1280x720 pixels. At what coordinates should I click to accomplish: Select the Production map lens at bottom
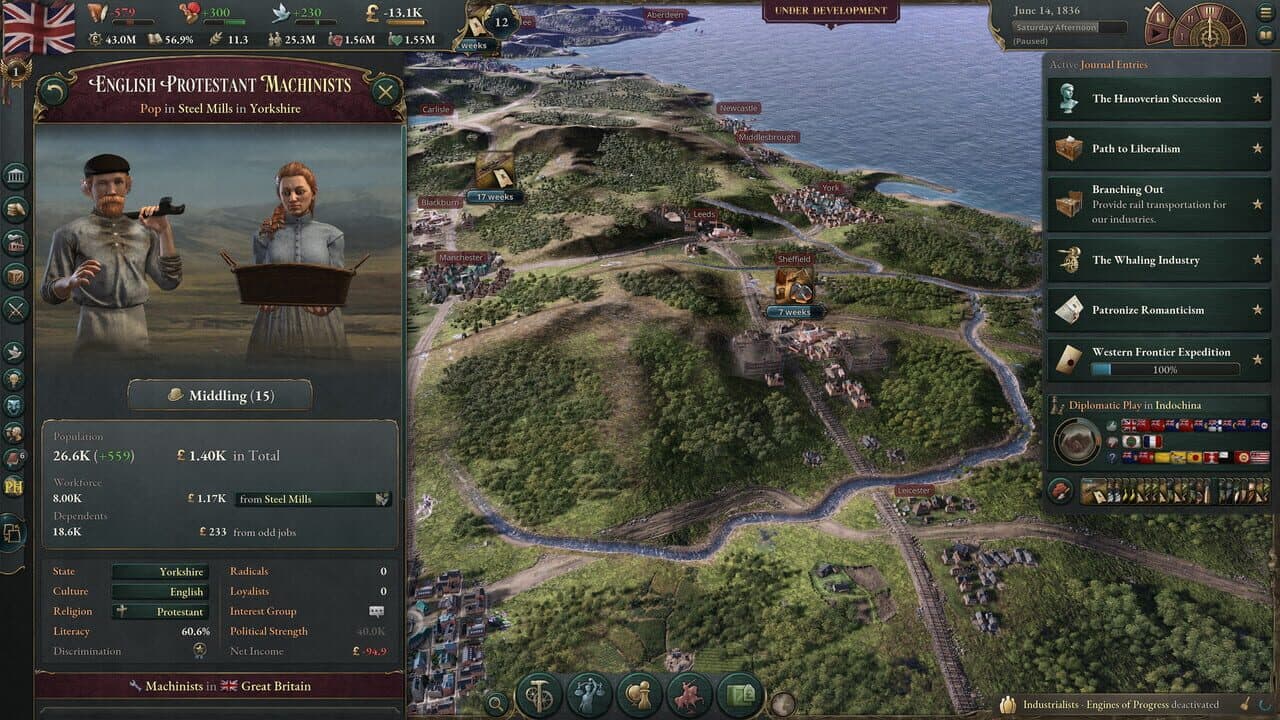(x=539, y=693)
